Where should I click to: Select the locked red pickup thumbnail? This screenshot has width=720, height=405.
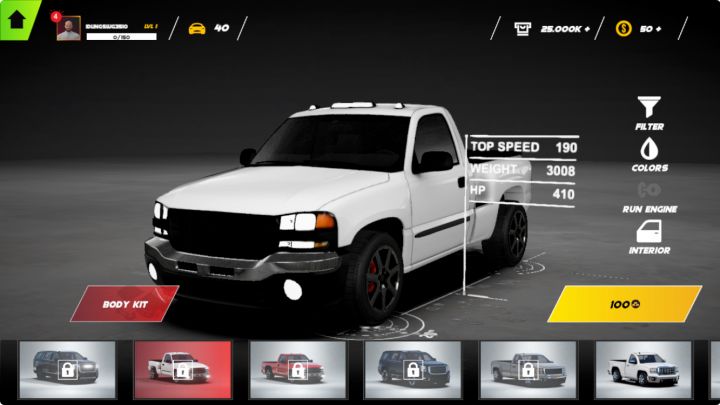tap(297, 370)
